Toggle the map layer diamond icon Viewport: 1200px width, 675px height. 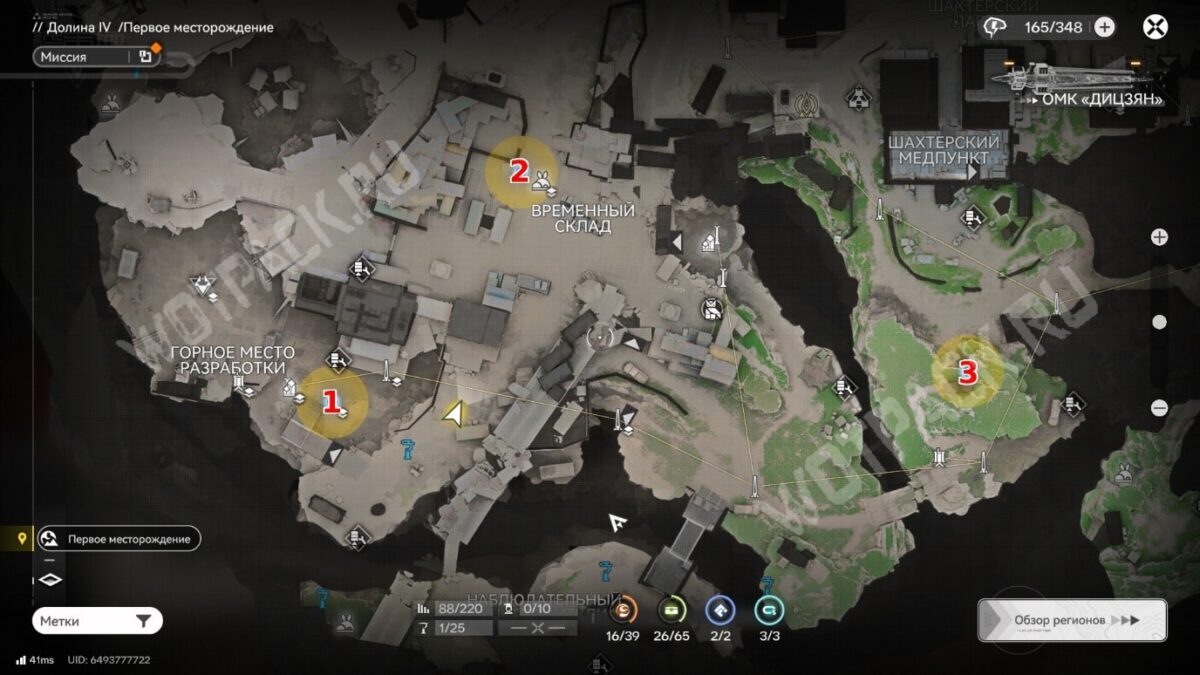coord(51,579)
